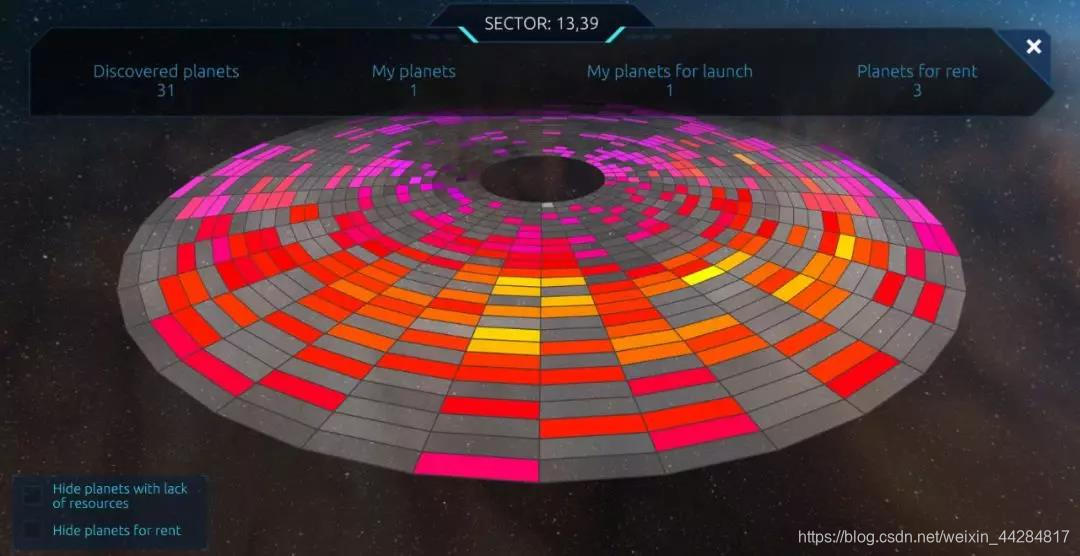Close the sector map panel
1080x556 pixels.
coord(1034,47)
